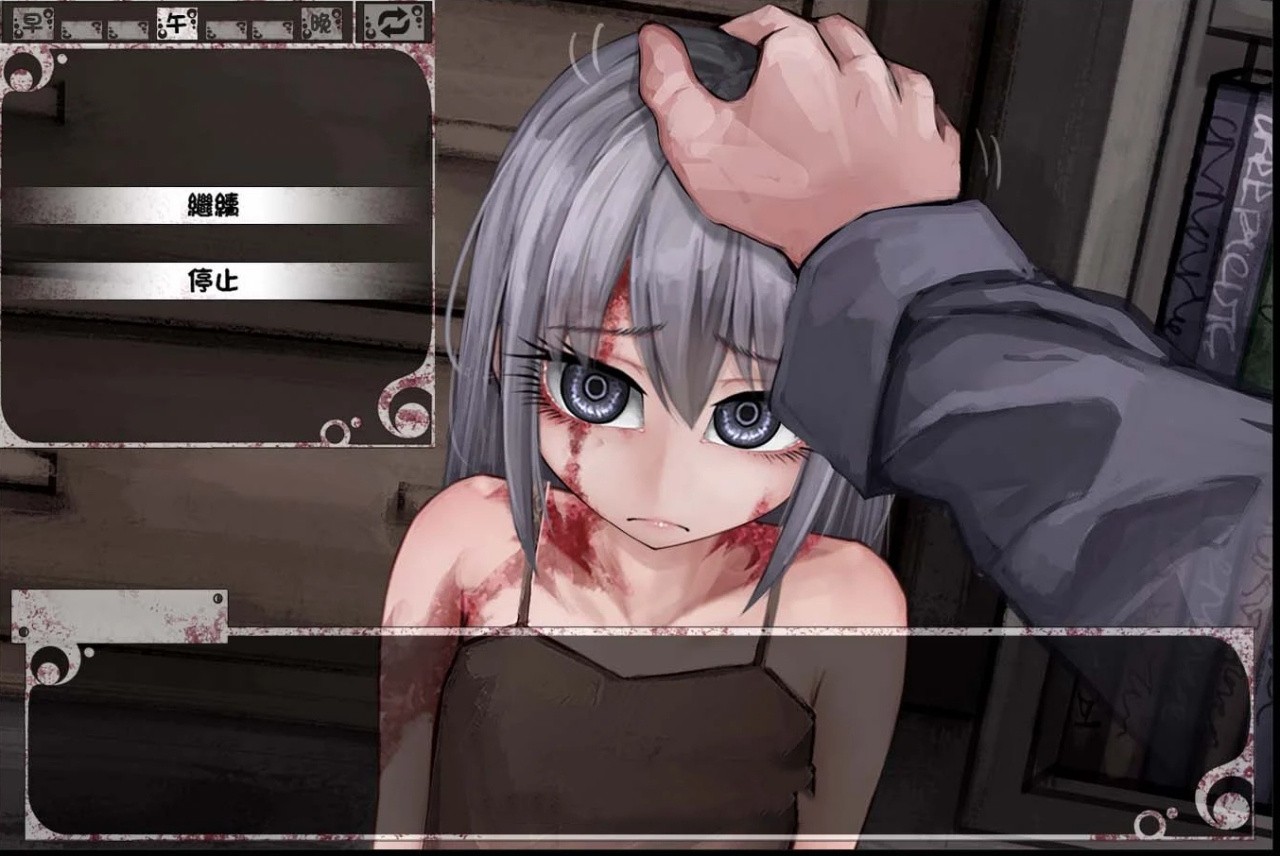
Task: Click the repeat cycle arrows icon
Action: click(x=392, y=22)
